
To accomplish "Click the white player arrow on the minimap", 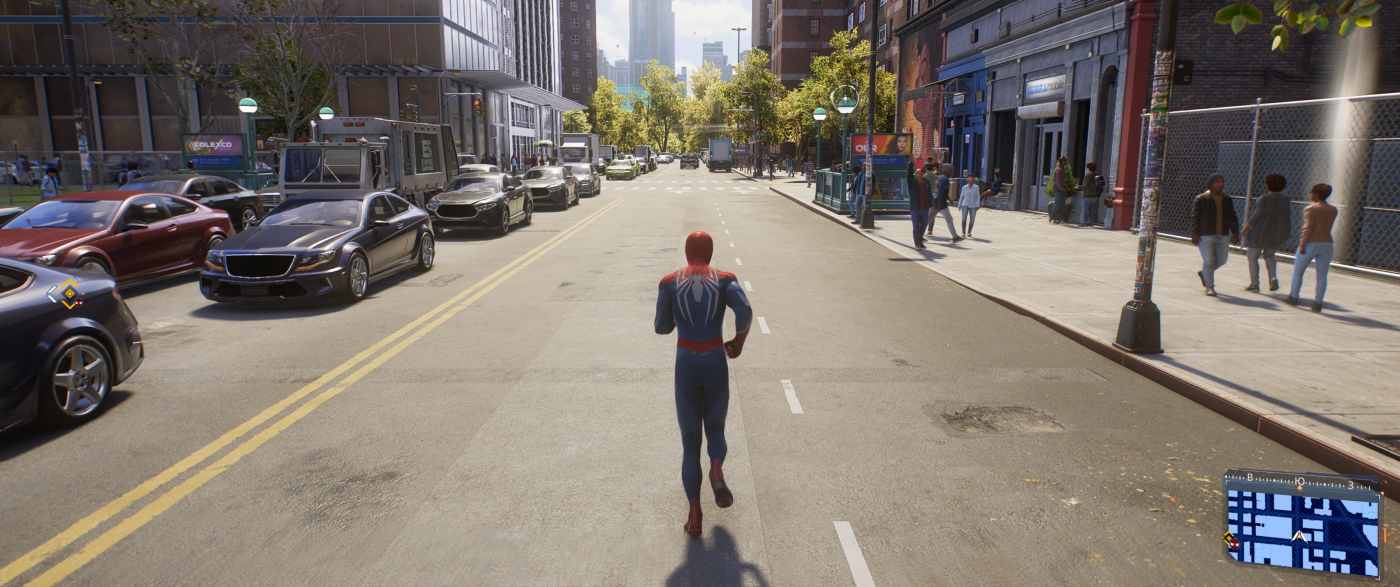I will [1299, 536].
